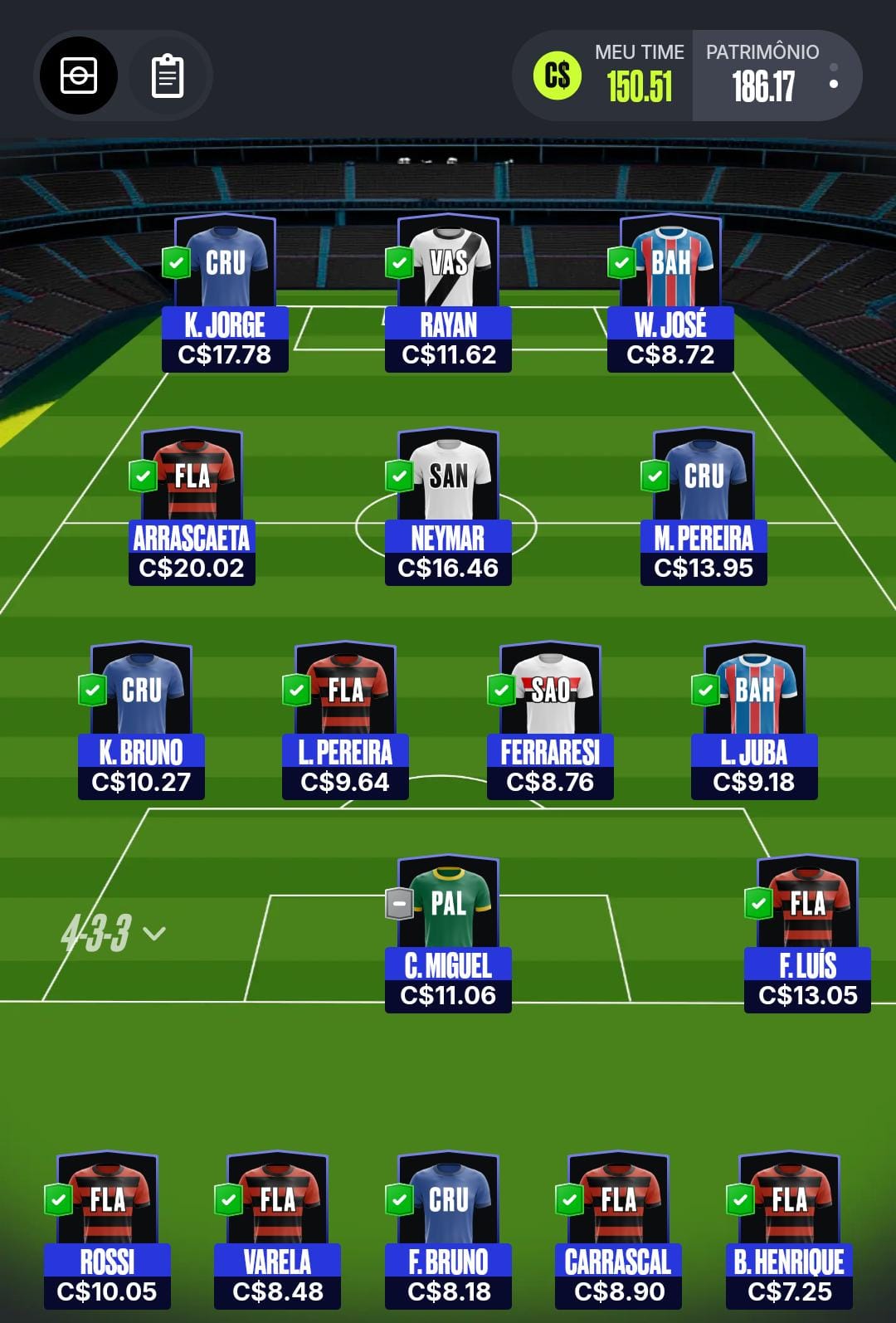Select M. Pereira's Cruzeiro card
The height and width of the screenshot is (1323, 896).
(704, 506)
